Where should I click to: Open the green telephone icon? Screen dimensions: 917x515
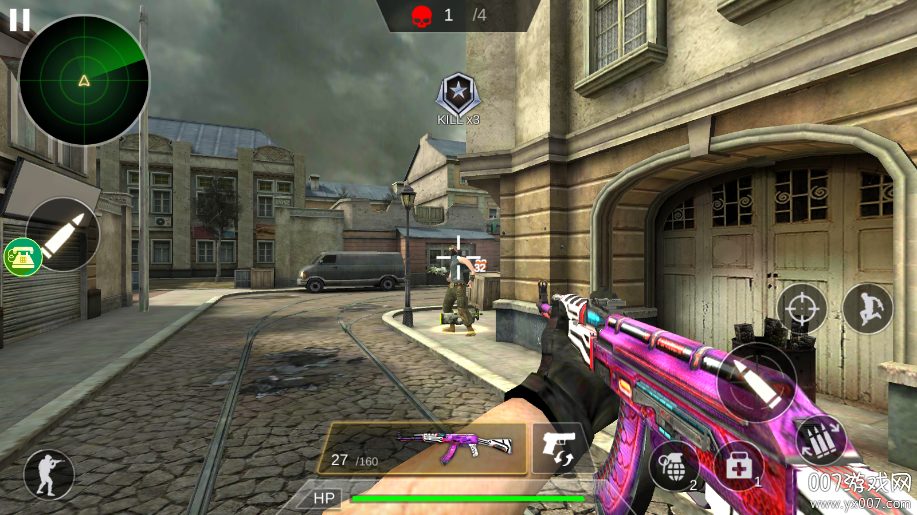click(20, 258)
